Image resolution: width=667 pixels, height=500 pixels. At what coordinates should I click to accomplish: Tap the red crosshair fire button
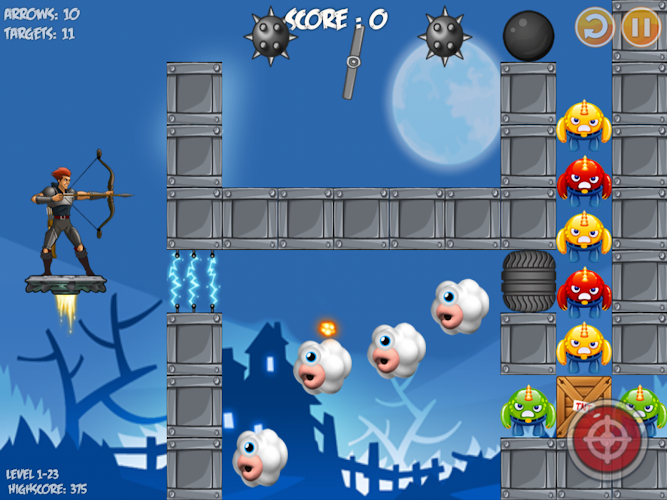(609, 441)
